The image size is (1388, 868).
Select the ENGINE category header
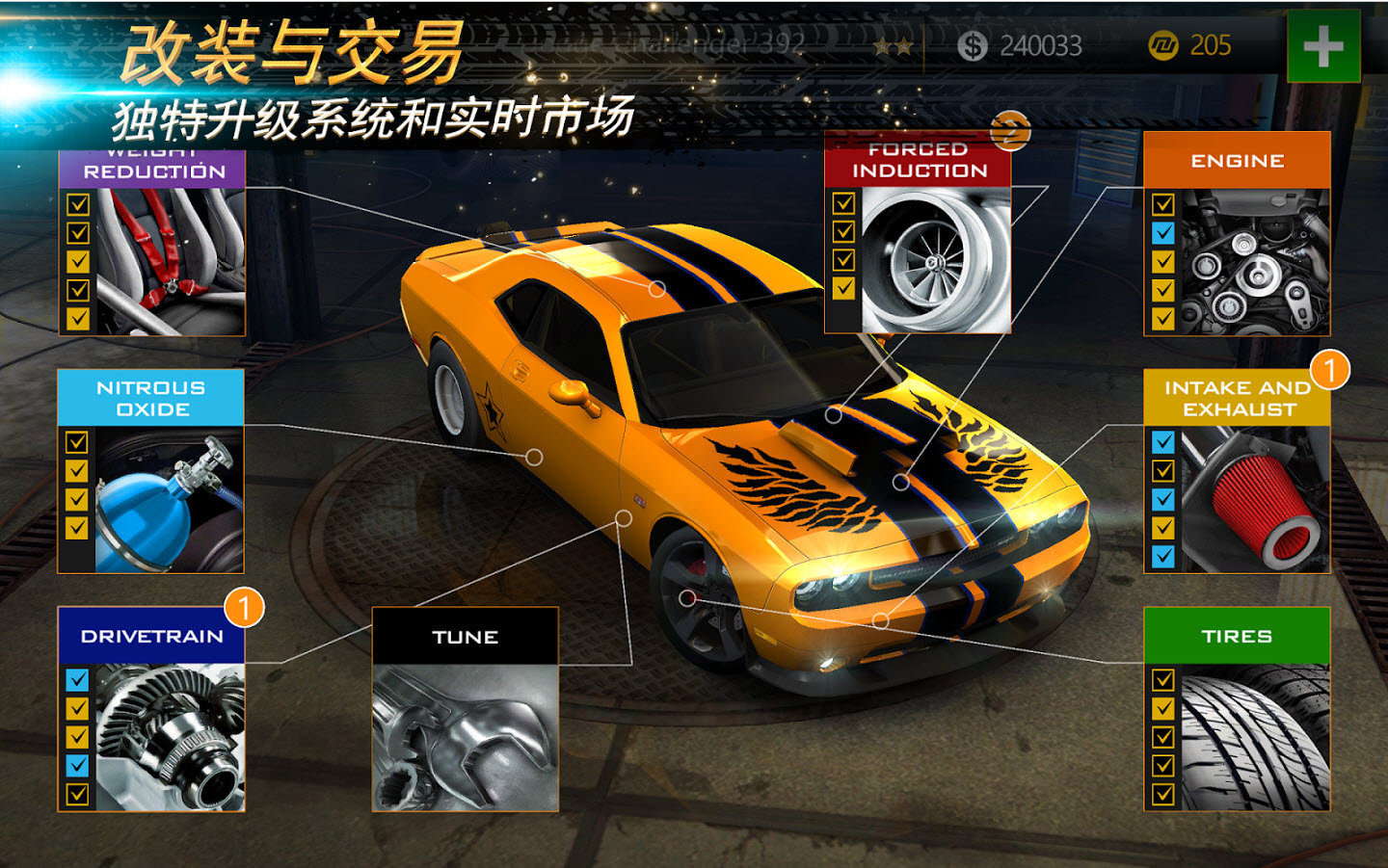coord(1239,159)
